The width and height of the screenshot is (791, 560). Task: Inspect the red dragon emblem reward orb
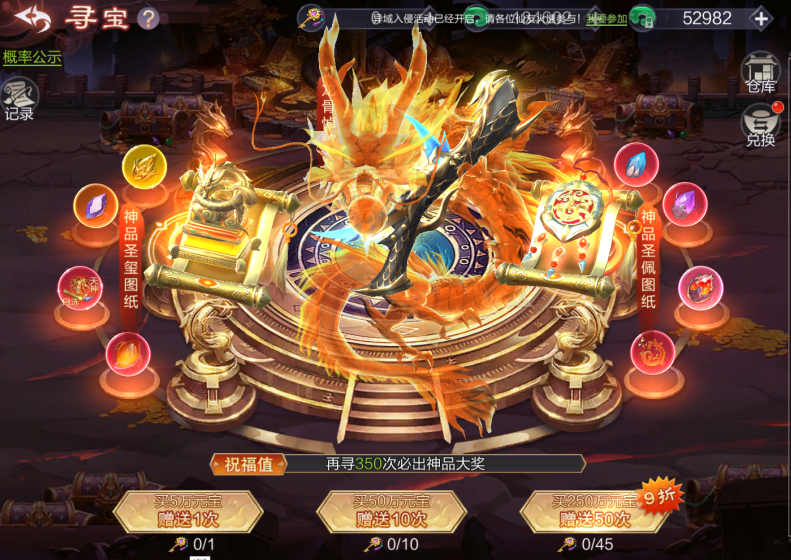[x=653, y=352]
